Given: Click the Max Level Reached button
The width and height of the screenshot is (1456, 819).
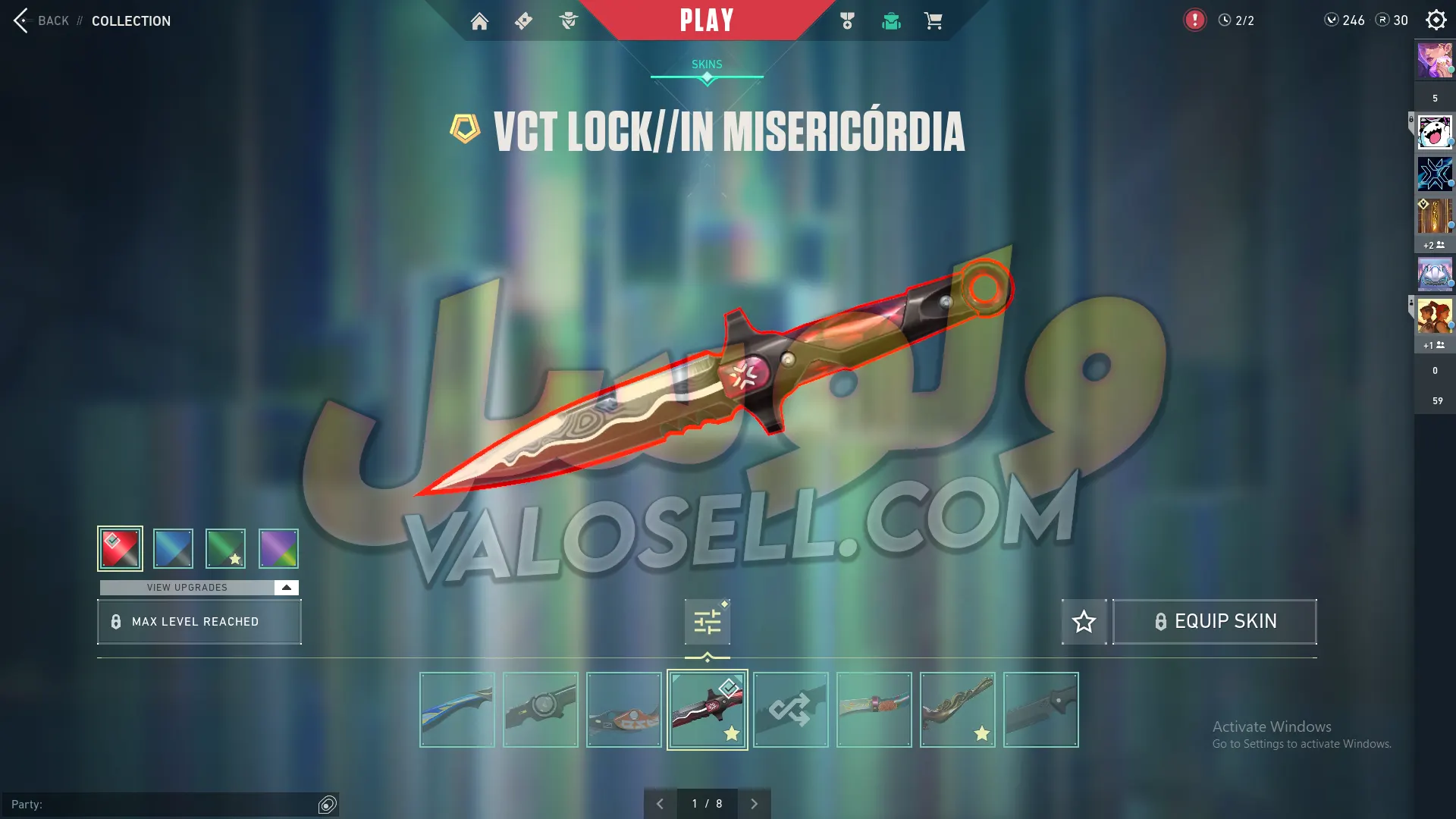Looking at the screenshot, I should tap(199, 622).
